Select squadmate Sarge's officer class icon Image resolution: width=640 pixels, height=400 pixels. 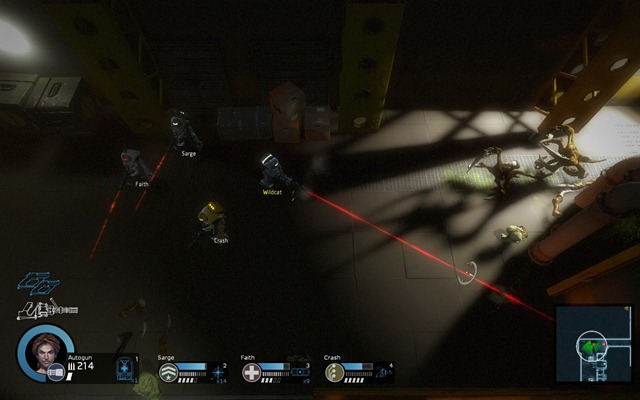point(169,373)
